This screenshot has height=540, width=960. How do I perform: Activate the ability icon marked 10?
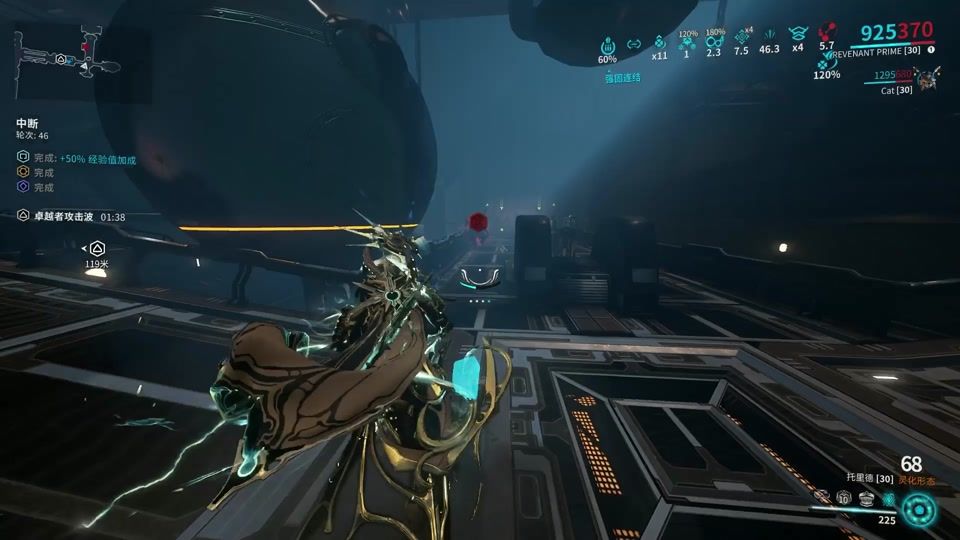pos(844,498)
